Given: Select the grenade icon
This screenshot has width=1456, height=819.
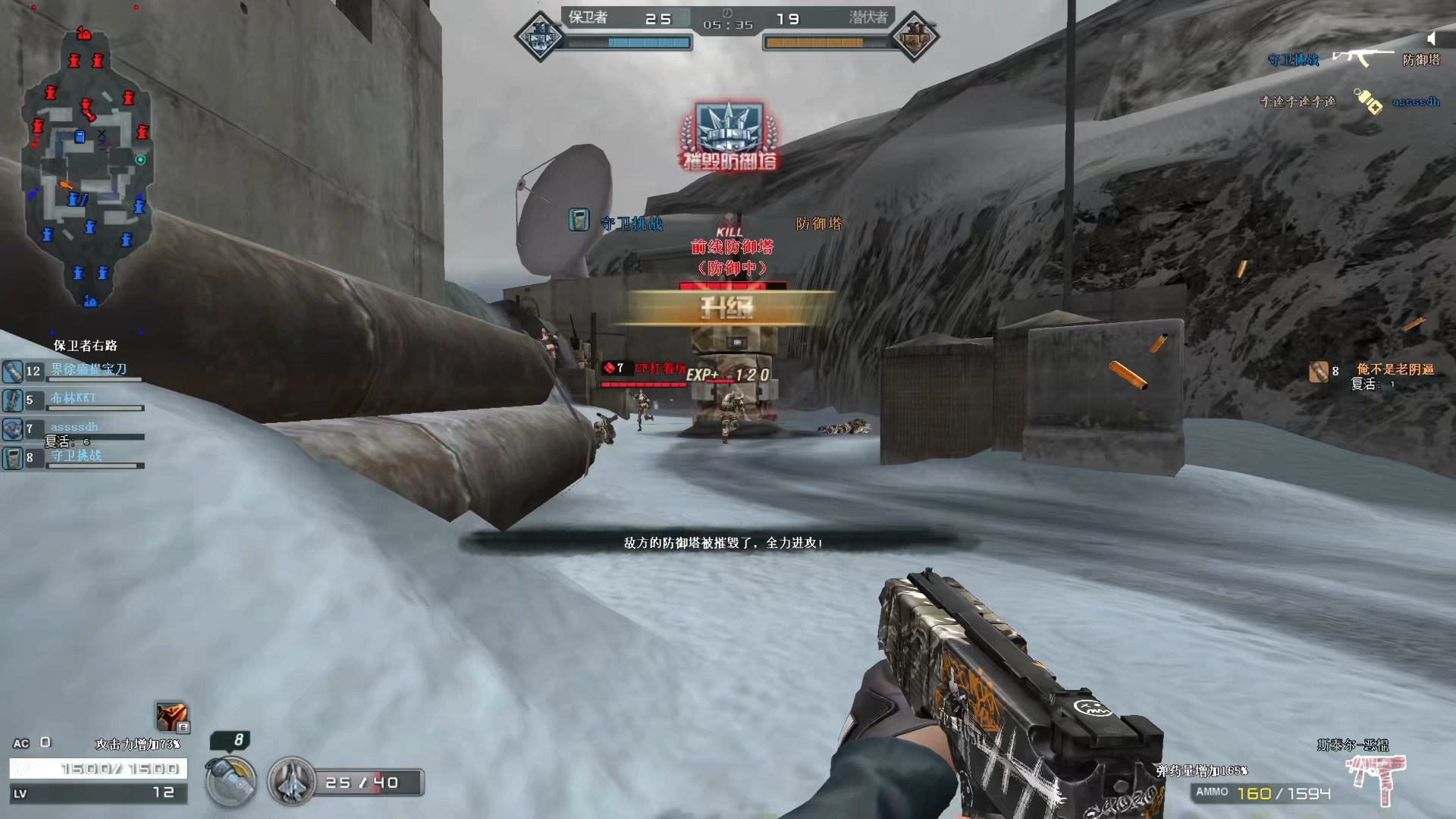Looking at the screenshot, I should [x=231, y=780].
